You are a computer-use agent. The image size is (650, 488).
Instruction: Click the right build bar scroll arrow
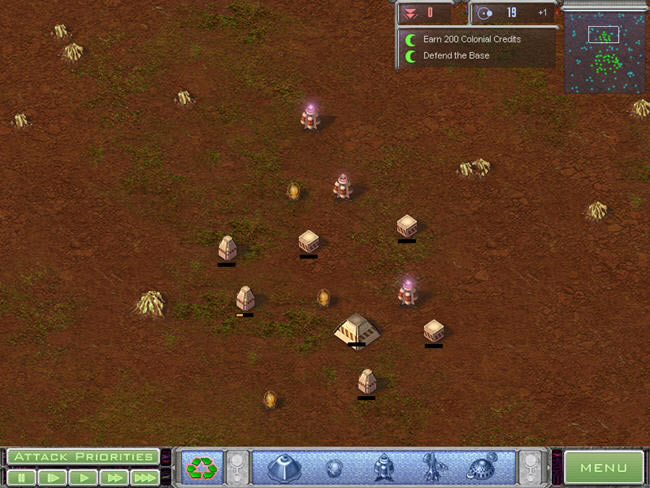529,467
